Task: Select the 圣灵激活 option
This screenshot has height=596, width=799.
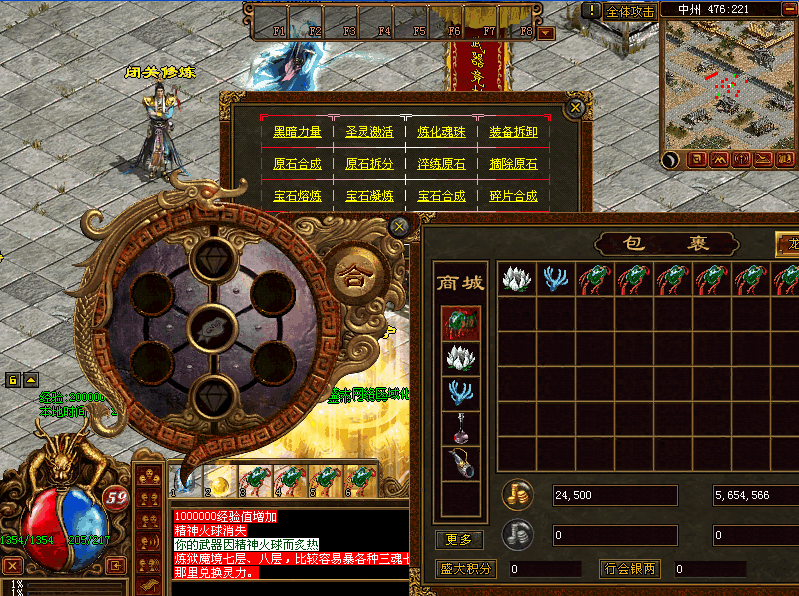Action: coord(369,132)
